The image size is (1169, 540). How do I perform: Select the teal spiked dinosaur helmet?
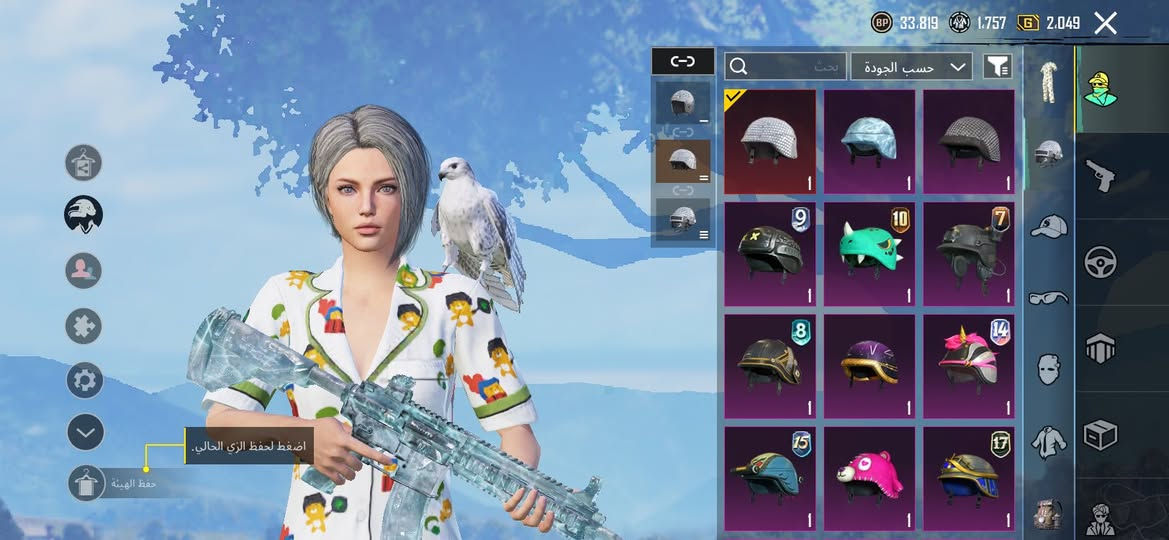tap(869, 254)
